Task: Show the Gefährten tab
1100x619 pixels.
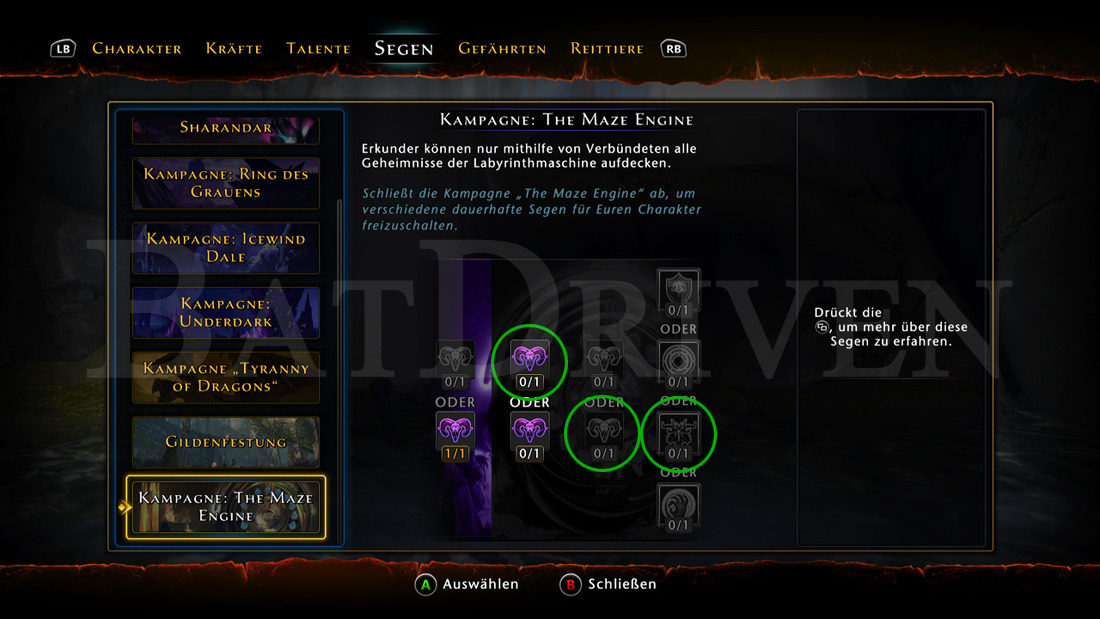Action: point(502,48)
